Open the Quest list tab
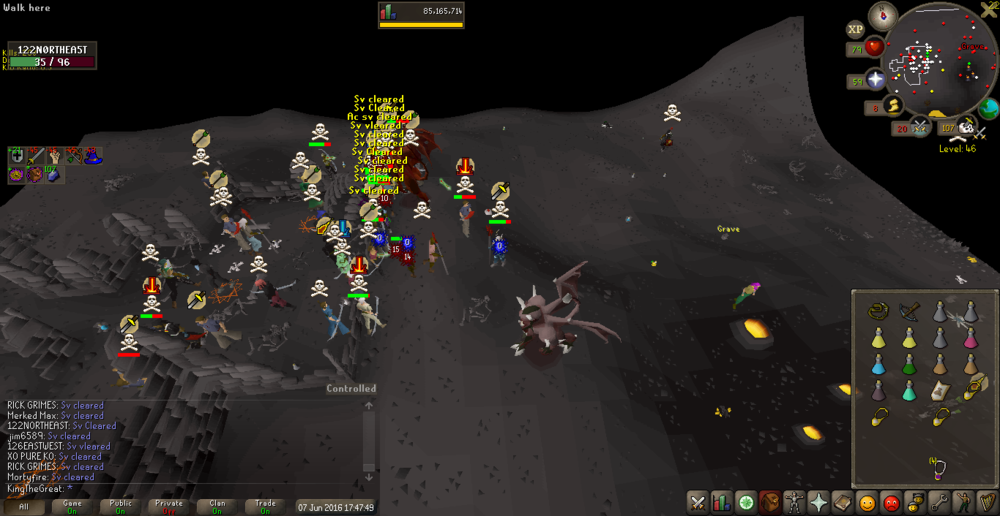 [x=745, y=502]
